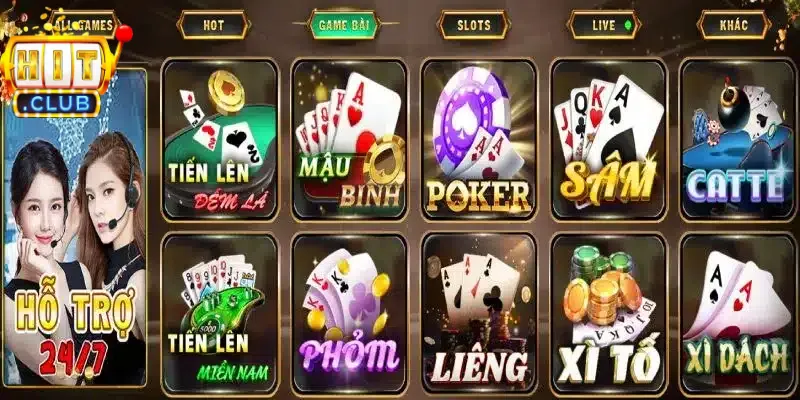
Task: Open the Catte game tile
Action: (737, 138)
